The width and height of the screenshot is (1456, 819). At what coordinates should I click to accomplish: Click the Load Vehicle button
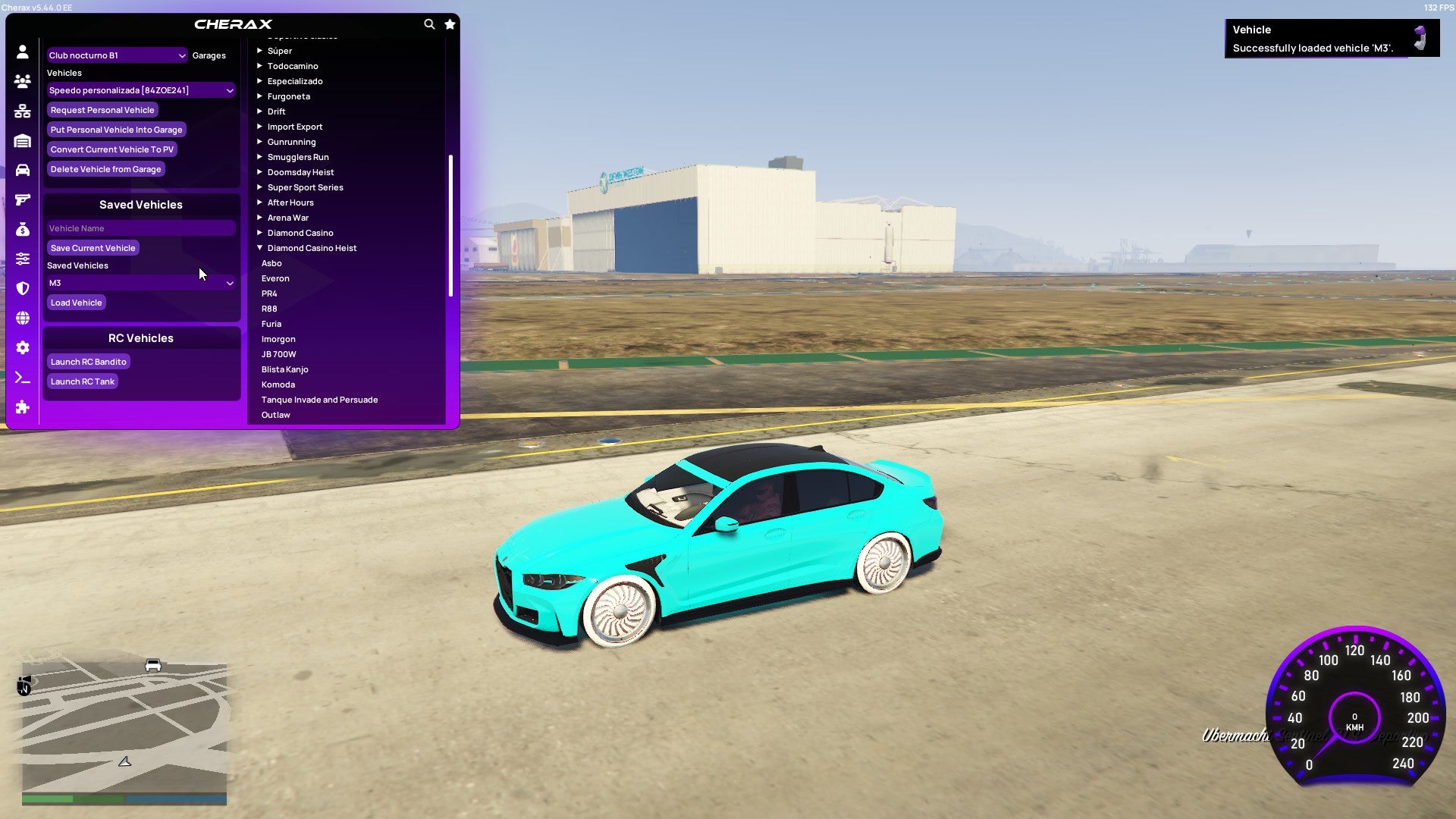75,302
